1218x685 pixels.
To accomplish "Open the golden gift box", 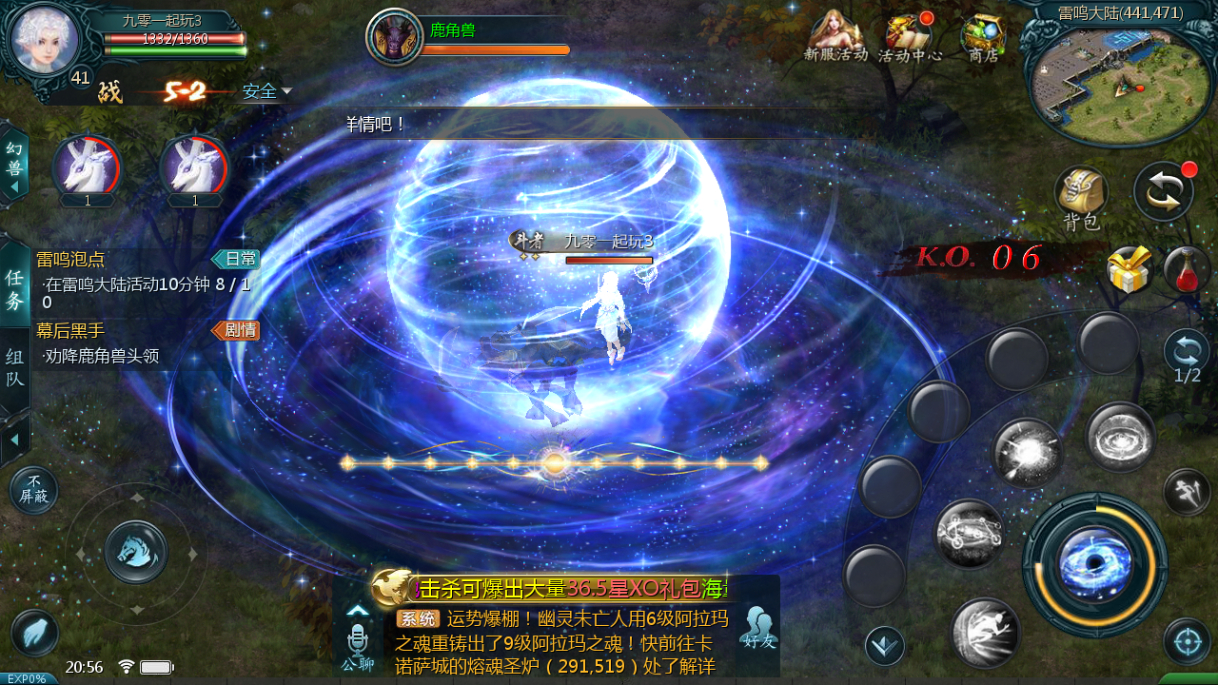I will (x=1129, y=270).
